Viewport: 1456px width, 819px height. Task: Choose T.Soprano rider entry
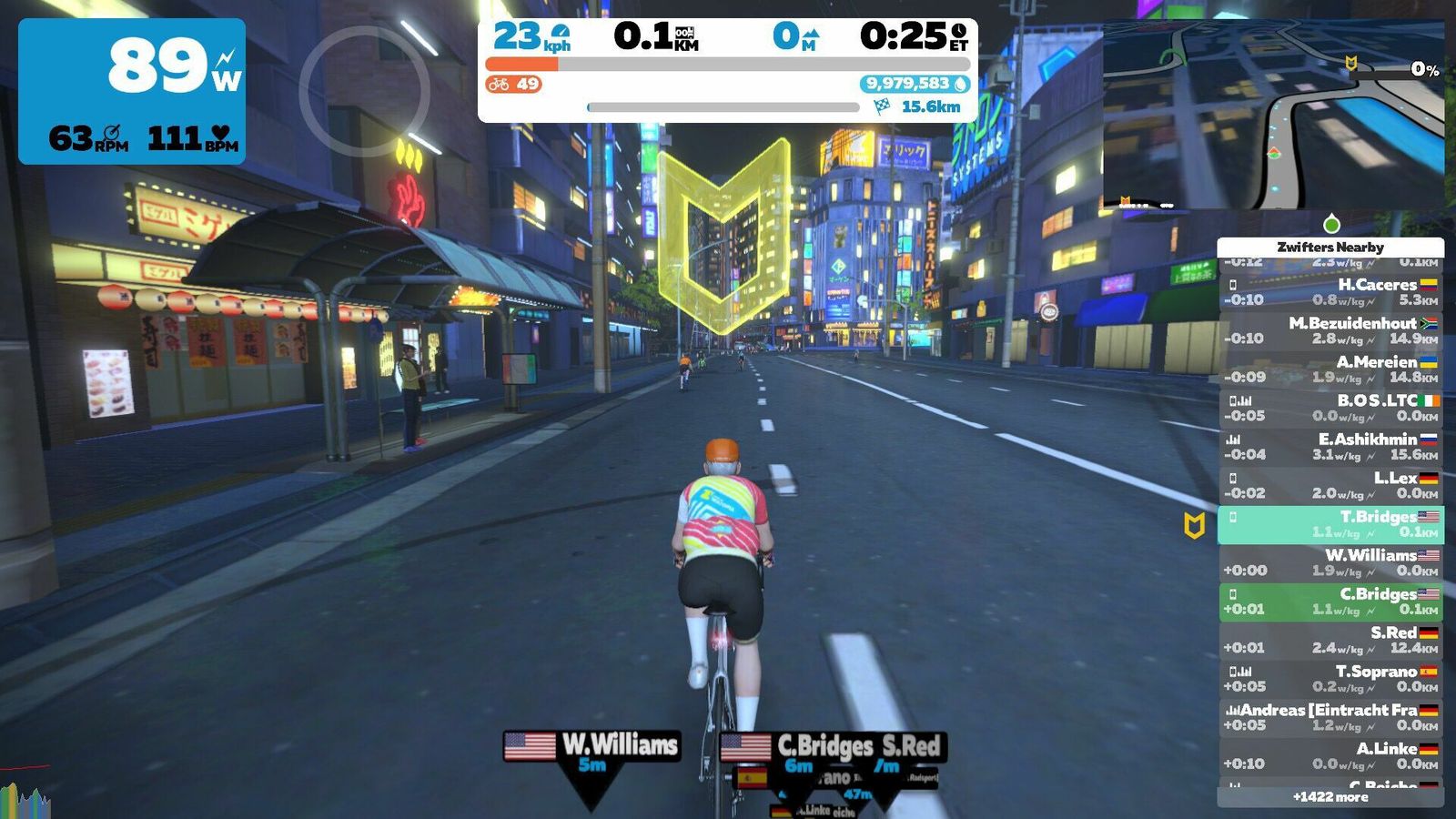click(1330, 679)
